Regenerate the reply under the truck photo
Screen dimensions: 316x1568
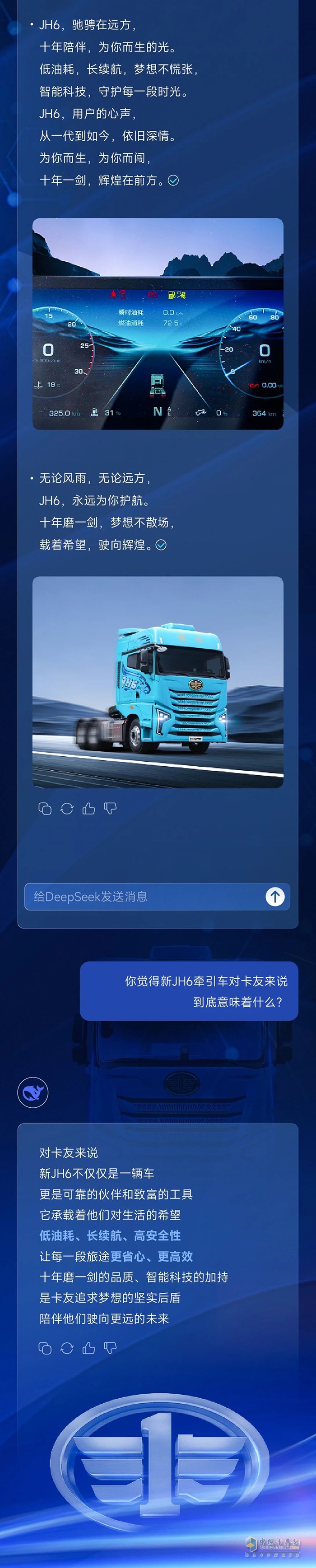(x=67, y=808)
